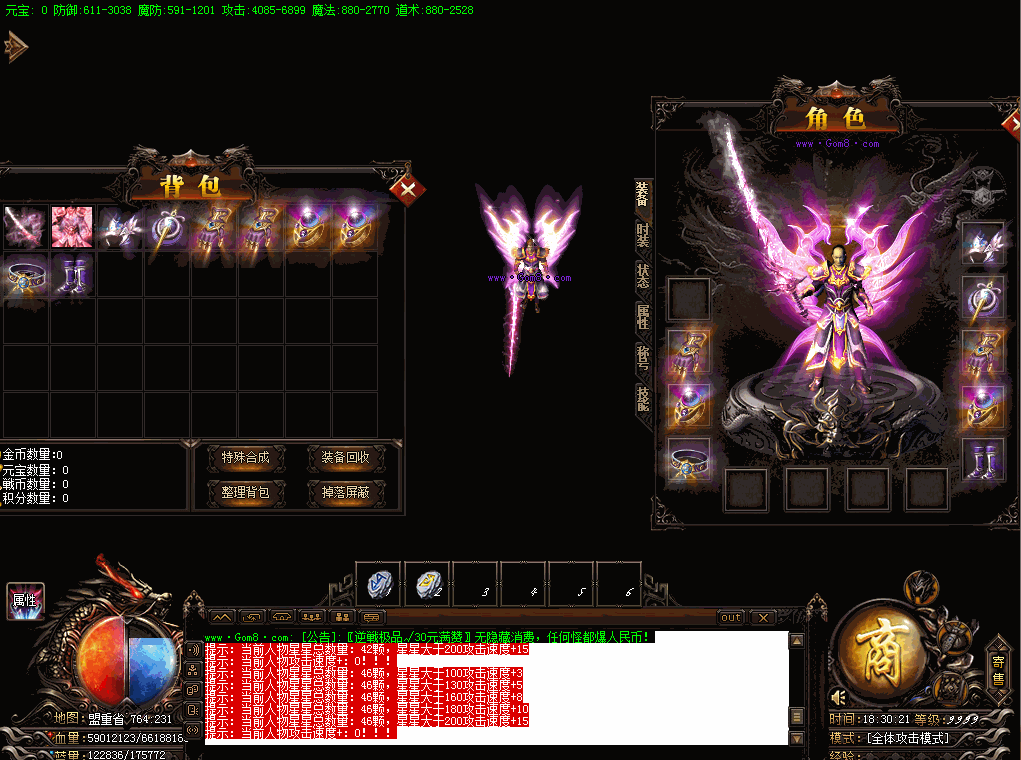
Task: Click the 特殊合成 button
Action: pos(246,458)
